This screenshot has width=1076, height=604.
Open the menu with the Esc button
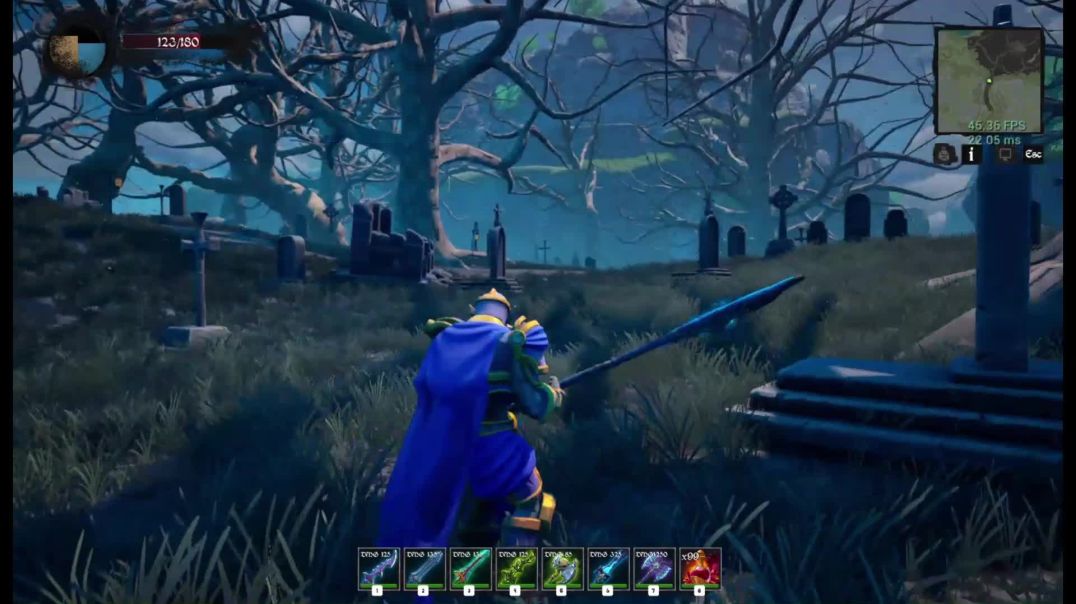[x=1033, y=154]
